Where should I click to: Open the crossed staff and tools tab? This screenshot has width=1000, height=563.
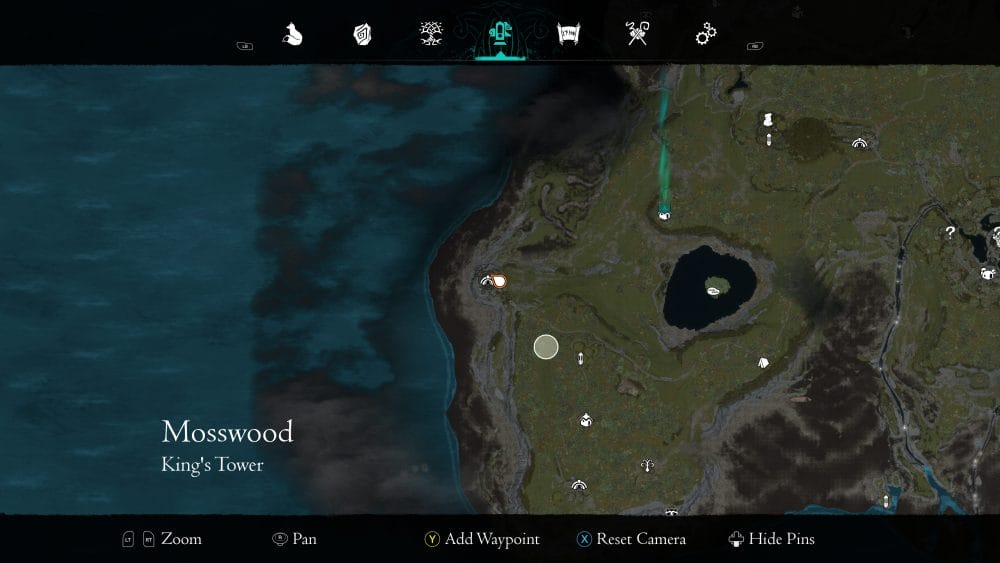point(638,35)
